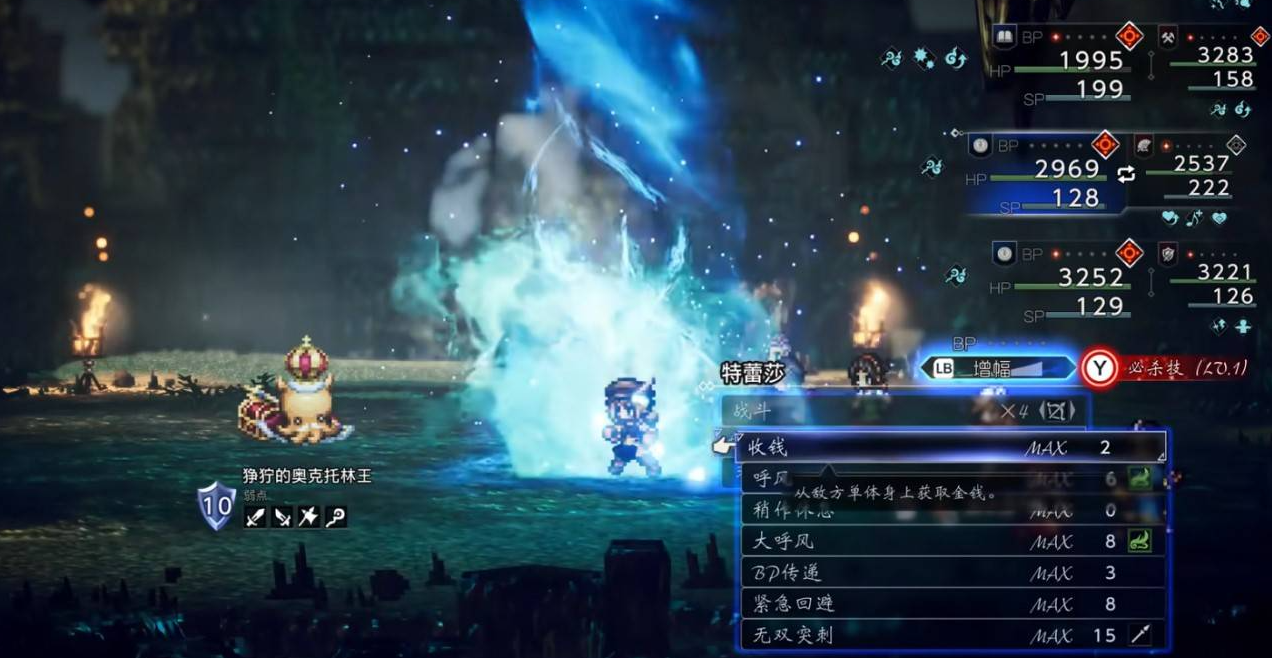Click the character swap arrows icon
Viewport: 1272px width, 658px height.
click(1127, 174)
